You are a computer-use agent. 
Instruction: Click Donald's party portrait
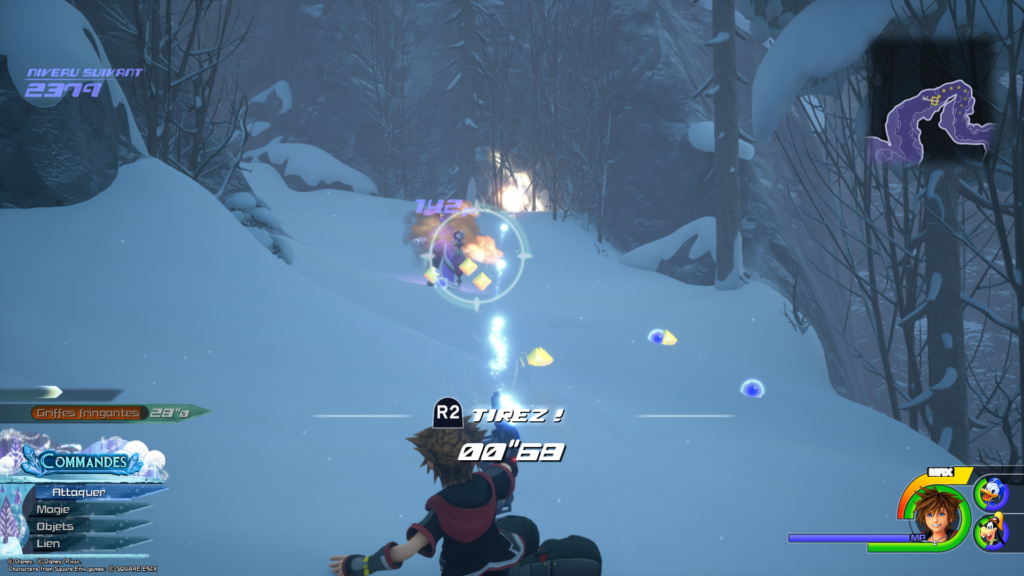coord(991,492)
